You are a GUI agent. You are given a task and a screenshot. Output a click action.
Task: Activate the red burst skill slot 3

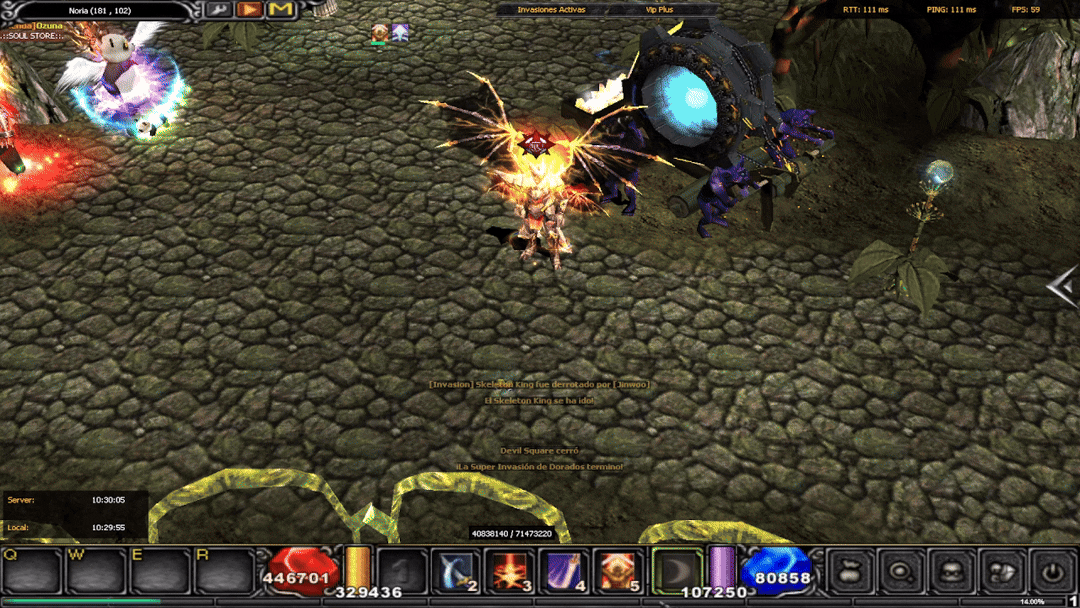(x=509, y=571)
